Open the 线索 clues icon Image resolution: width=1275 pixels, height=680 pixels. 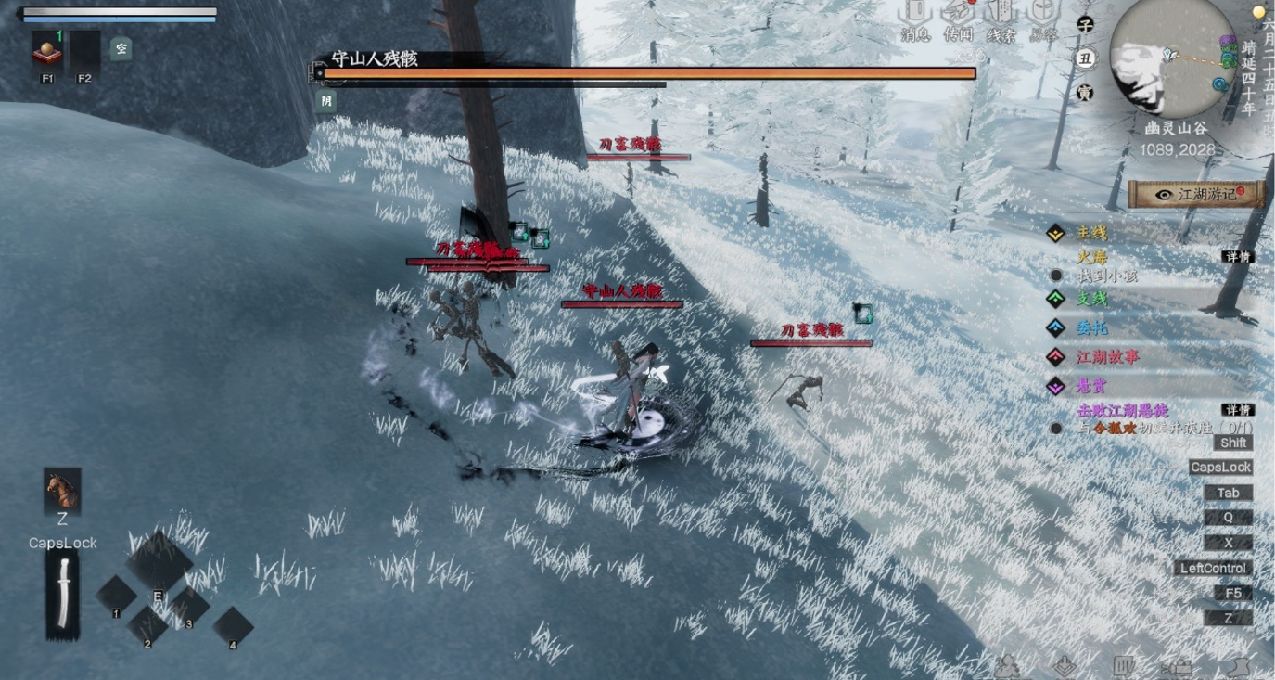click(x=1001, y=18)
